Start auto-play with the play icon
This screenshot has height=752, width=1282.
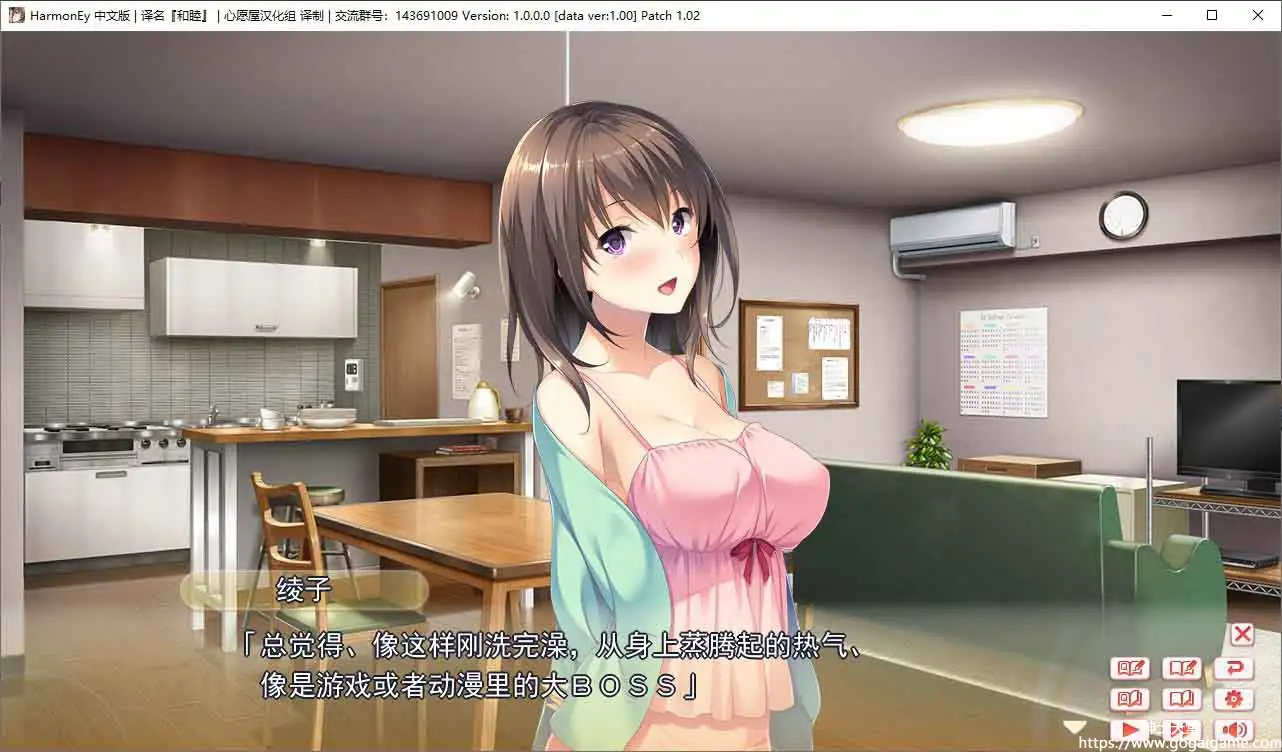pos(1131,728)
